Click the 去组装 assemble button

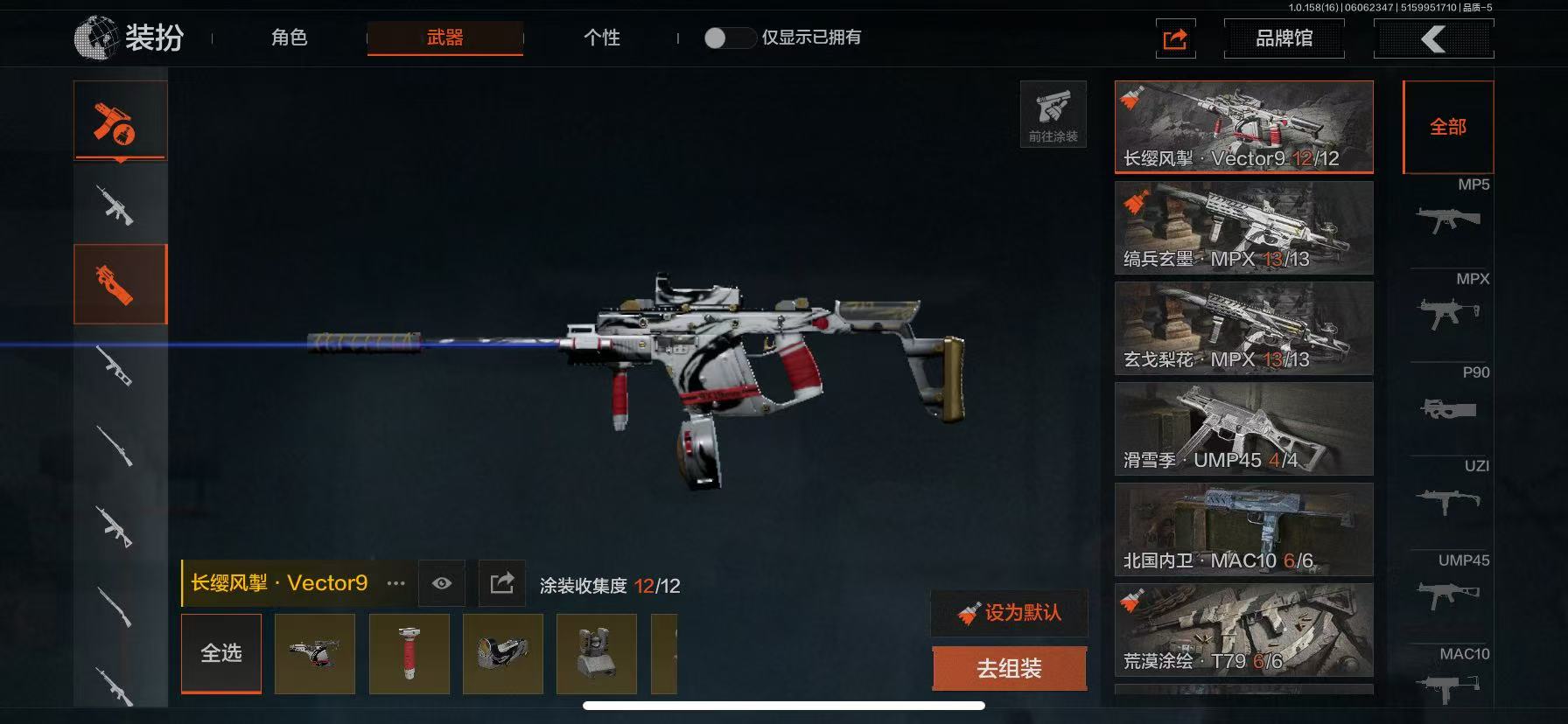click(x=1009, y=669)
